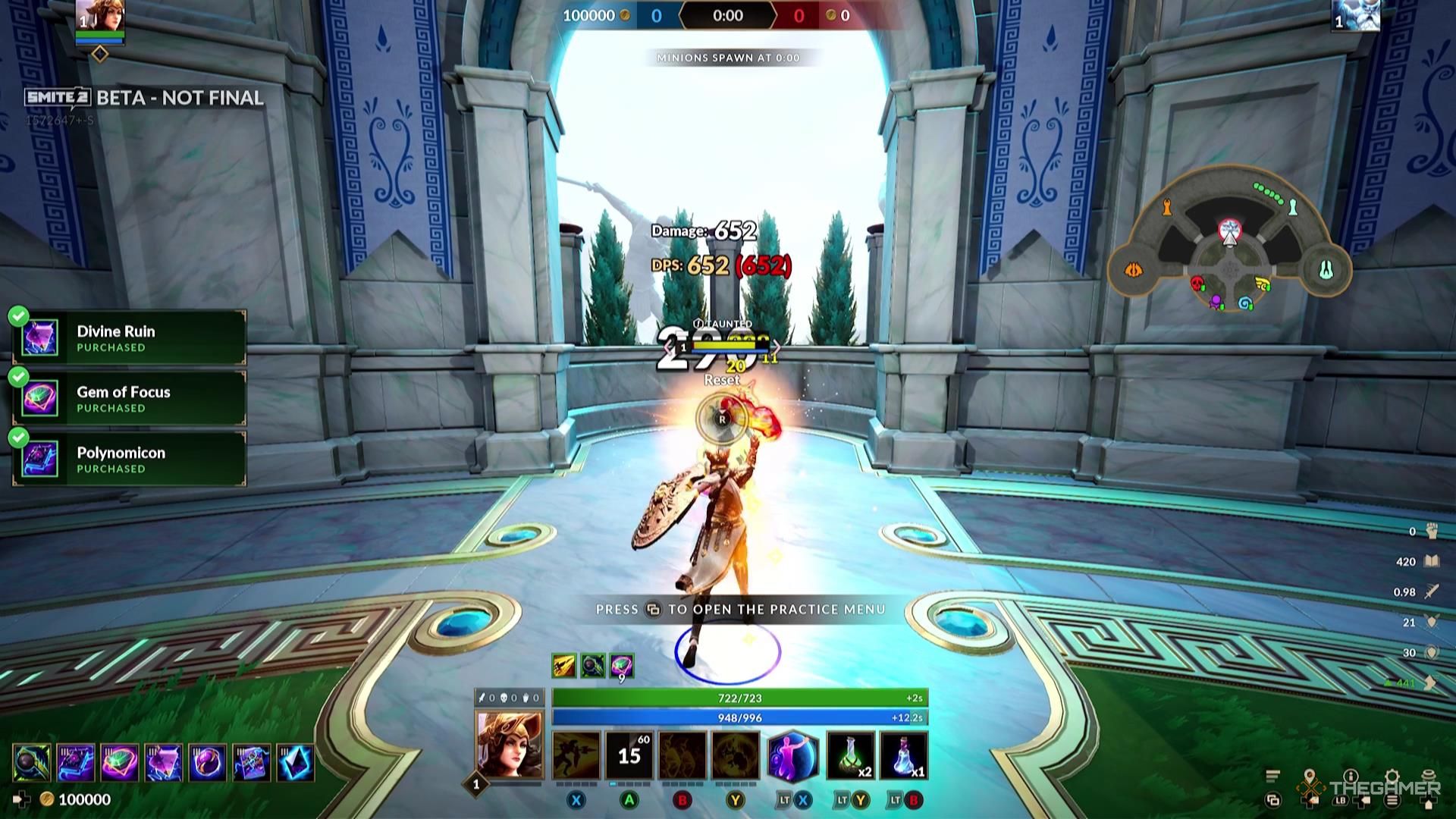Select the green gem inventory item

[120, 763]
